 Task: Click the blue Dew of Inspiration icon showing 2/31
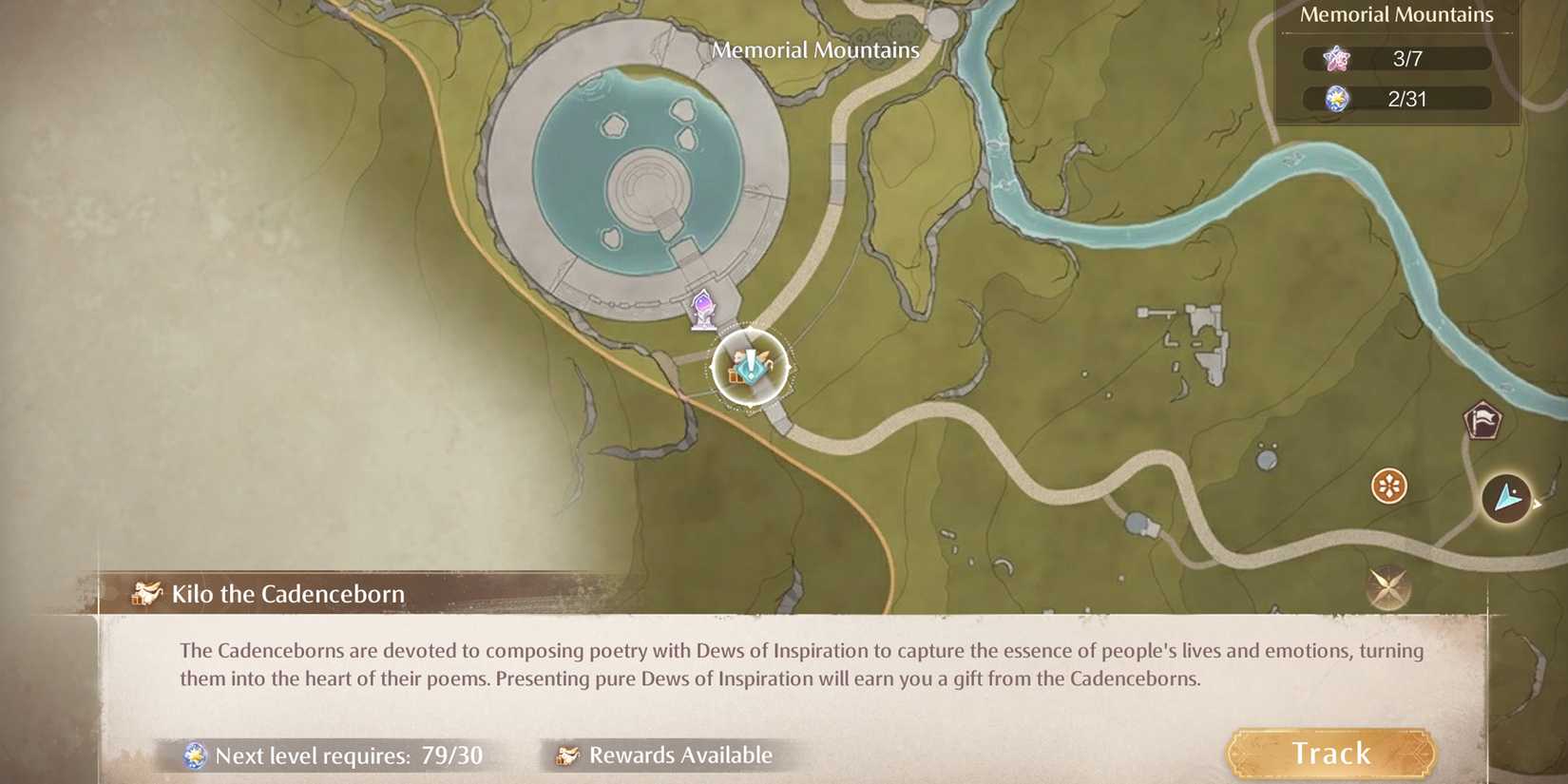[x=1336, y=97]
